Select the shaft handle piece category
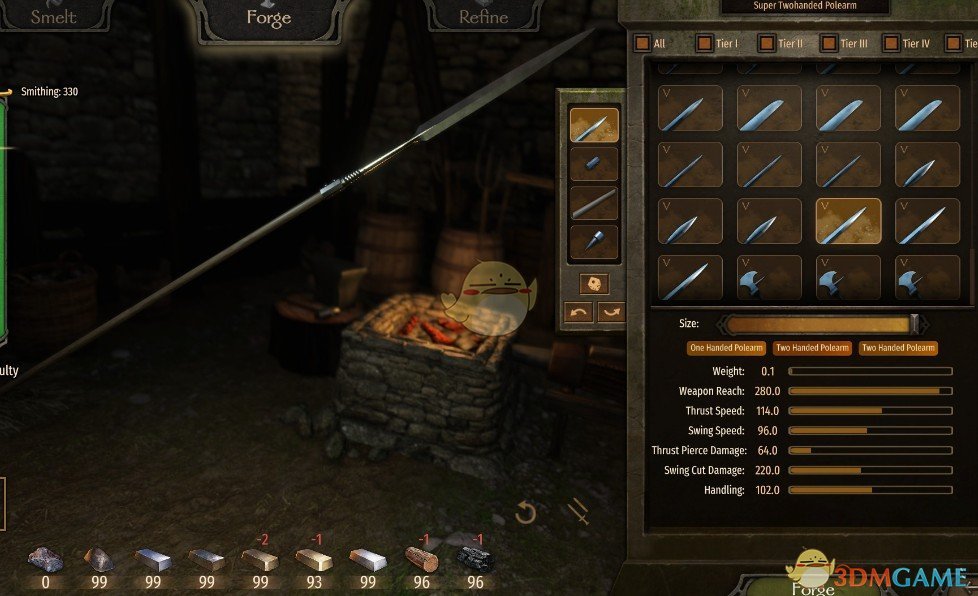 [x=593, y=203]
